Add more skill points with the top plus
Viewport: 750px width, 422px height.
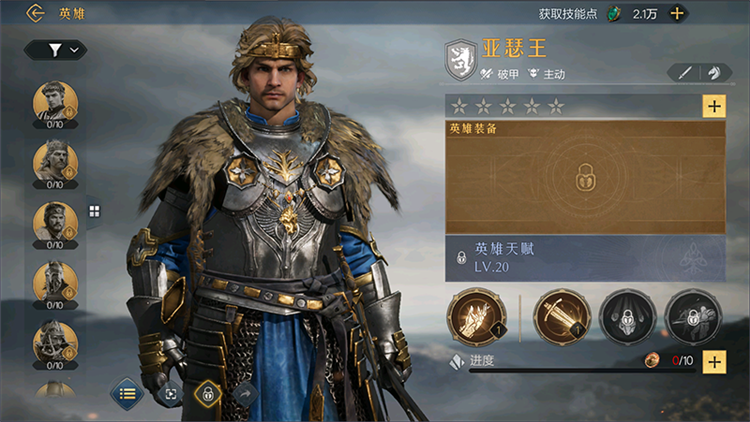tap(677, 13)
